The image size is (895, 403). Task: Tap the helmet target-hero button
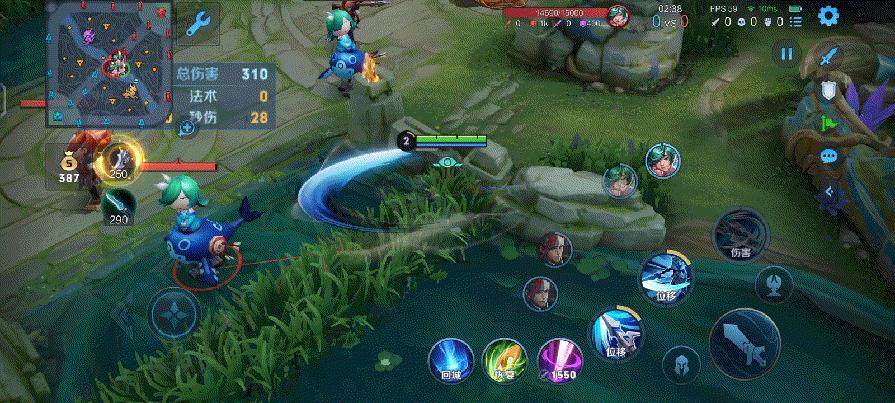pyautogui.click(x=680, y=365)
